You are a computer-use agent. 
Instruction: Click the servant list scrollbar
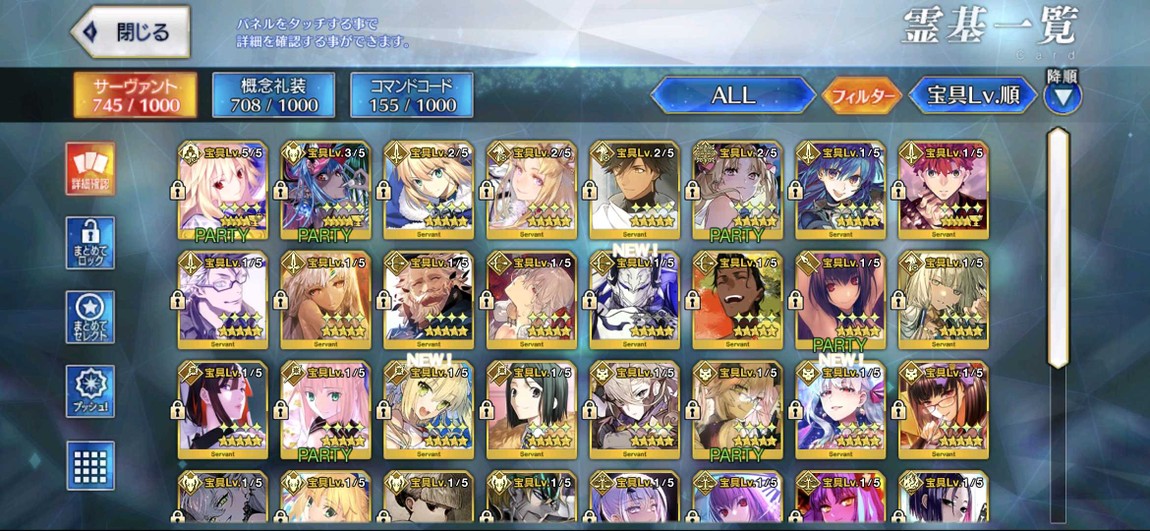click(1057, 245)
